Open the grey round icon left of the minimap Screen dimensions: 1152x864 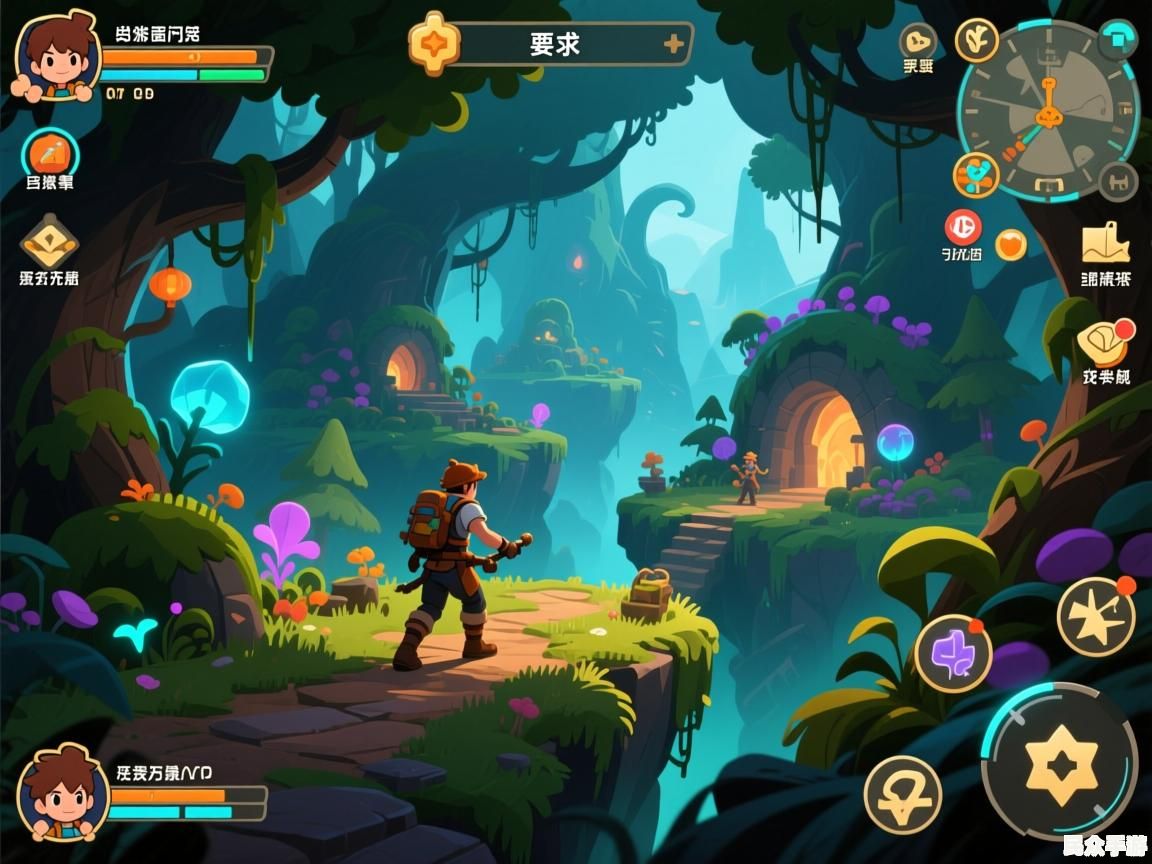[x=918, y=42]
